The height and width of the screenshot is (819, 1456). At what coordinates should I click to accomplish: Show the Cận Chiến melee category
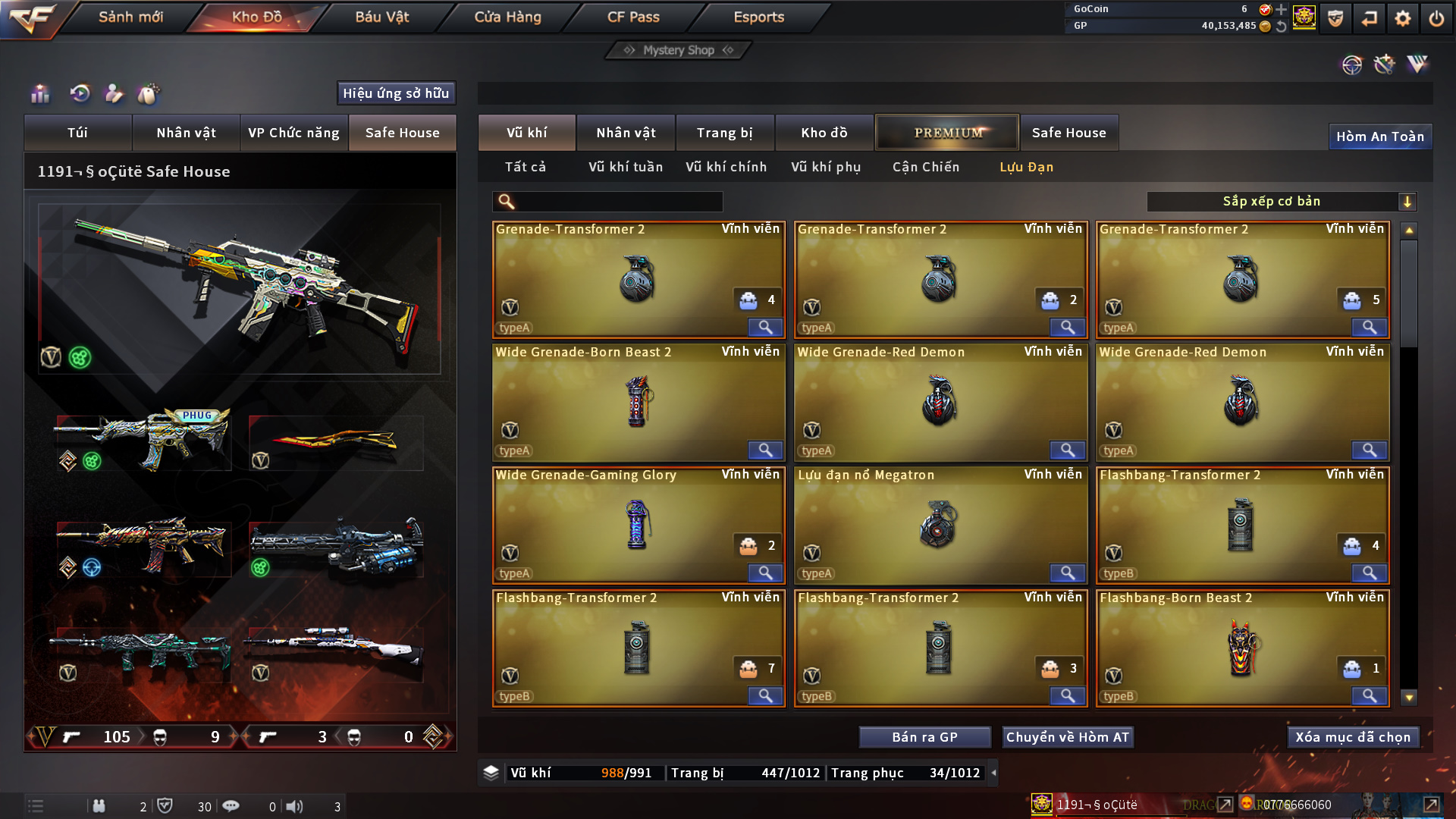coord(925,167)
